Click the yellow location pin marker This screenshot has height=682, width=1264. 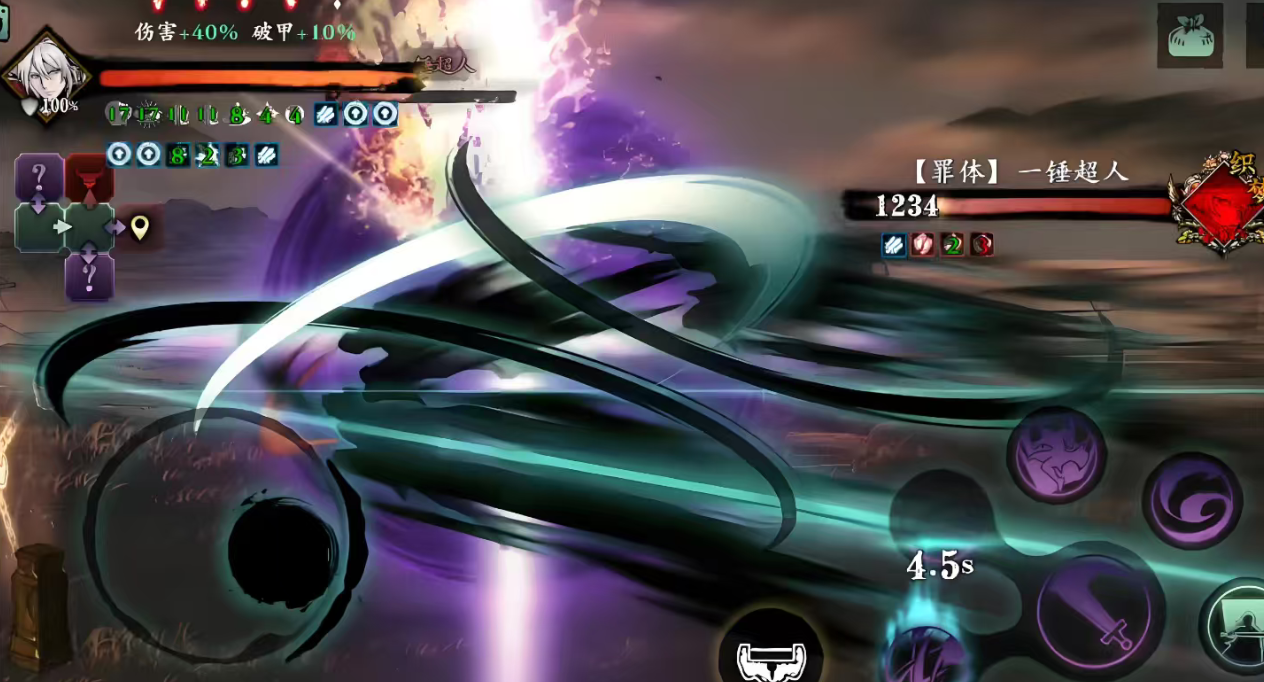[140, 228]
